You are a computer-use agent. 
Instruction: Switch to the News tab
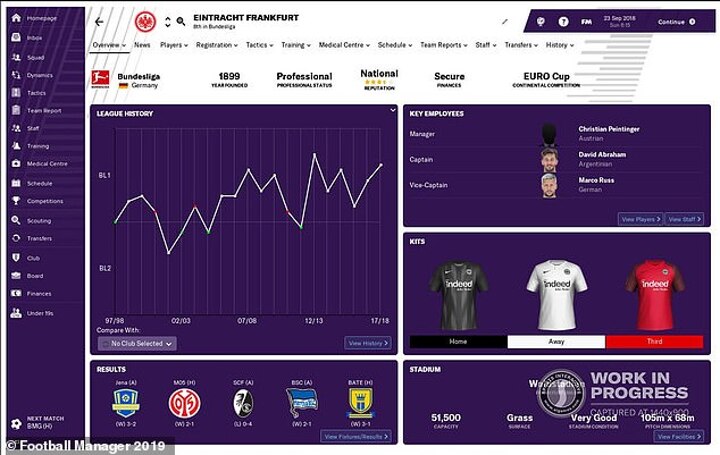click(142, 45)
